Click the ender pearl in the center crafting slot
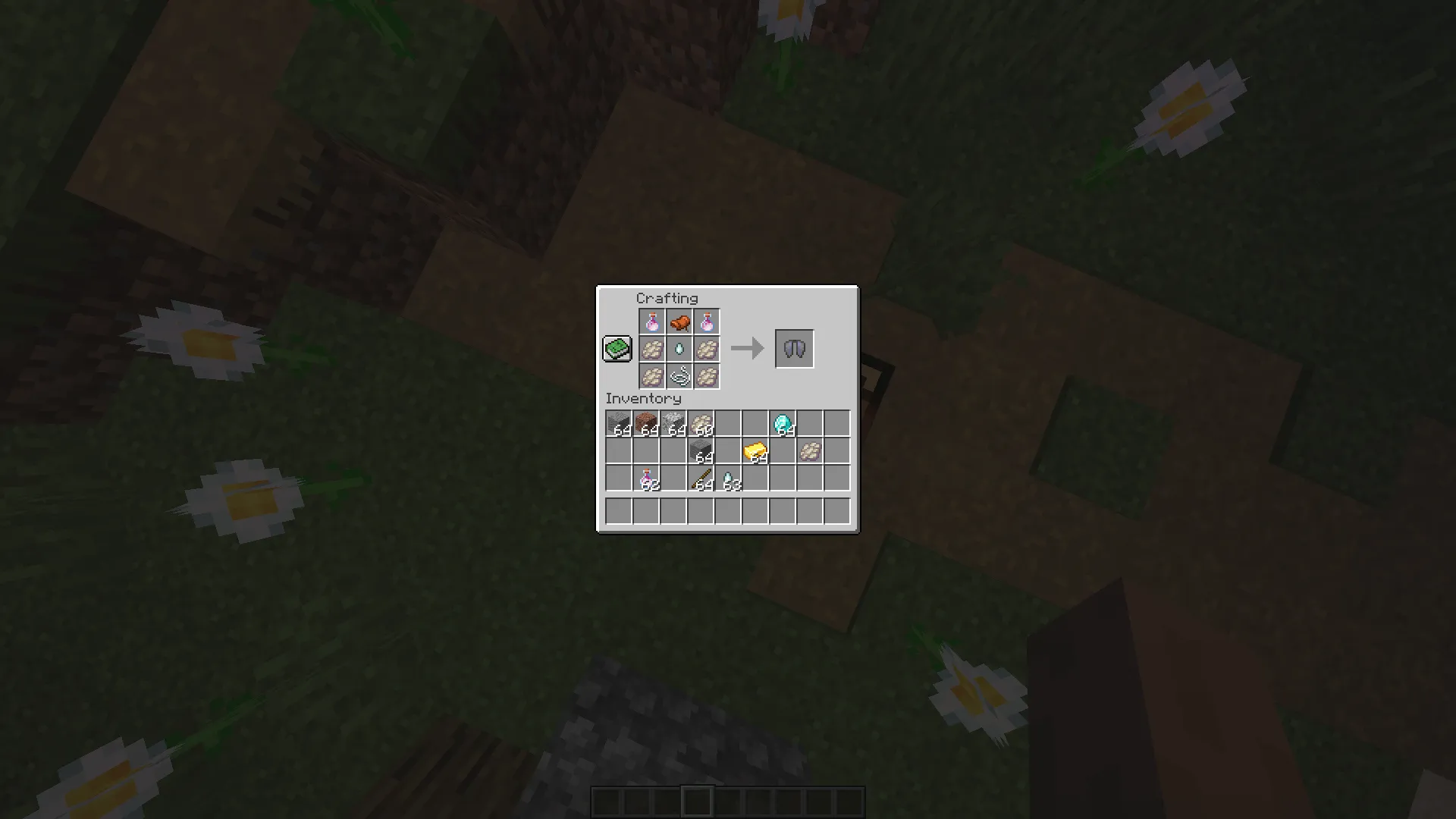The width and height of the screenshot is (1456, 819). (680, 349)
